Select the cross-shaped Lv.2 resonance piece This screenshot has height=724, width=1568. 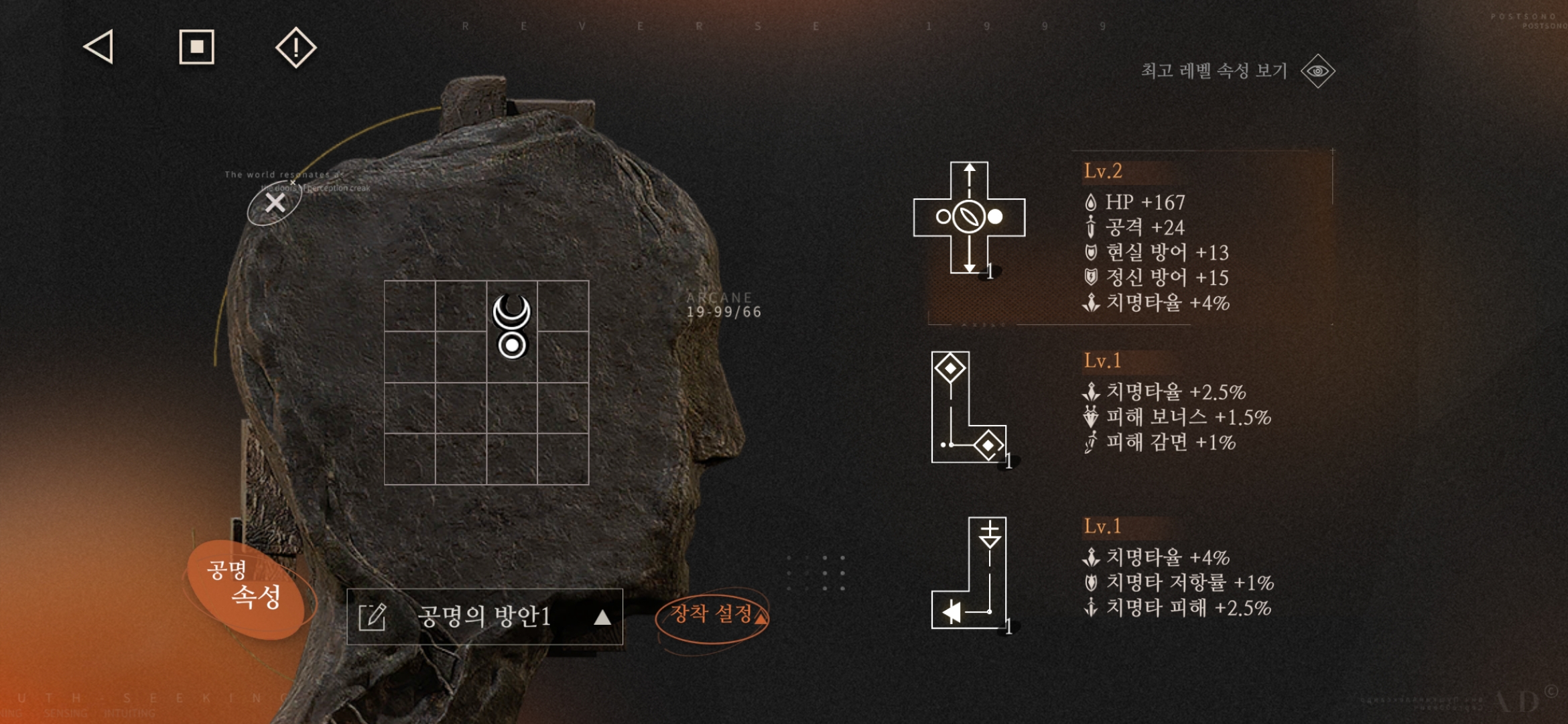coord(969,217)
